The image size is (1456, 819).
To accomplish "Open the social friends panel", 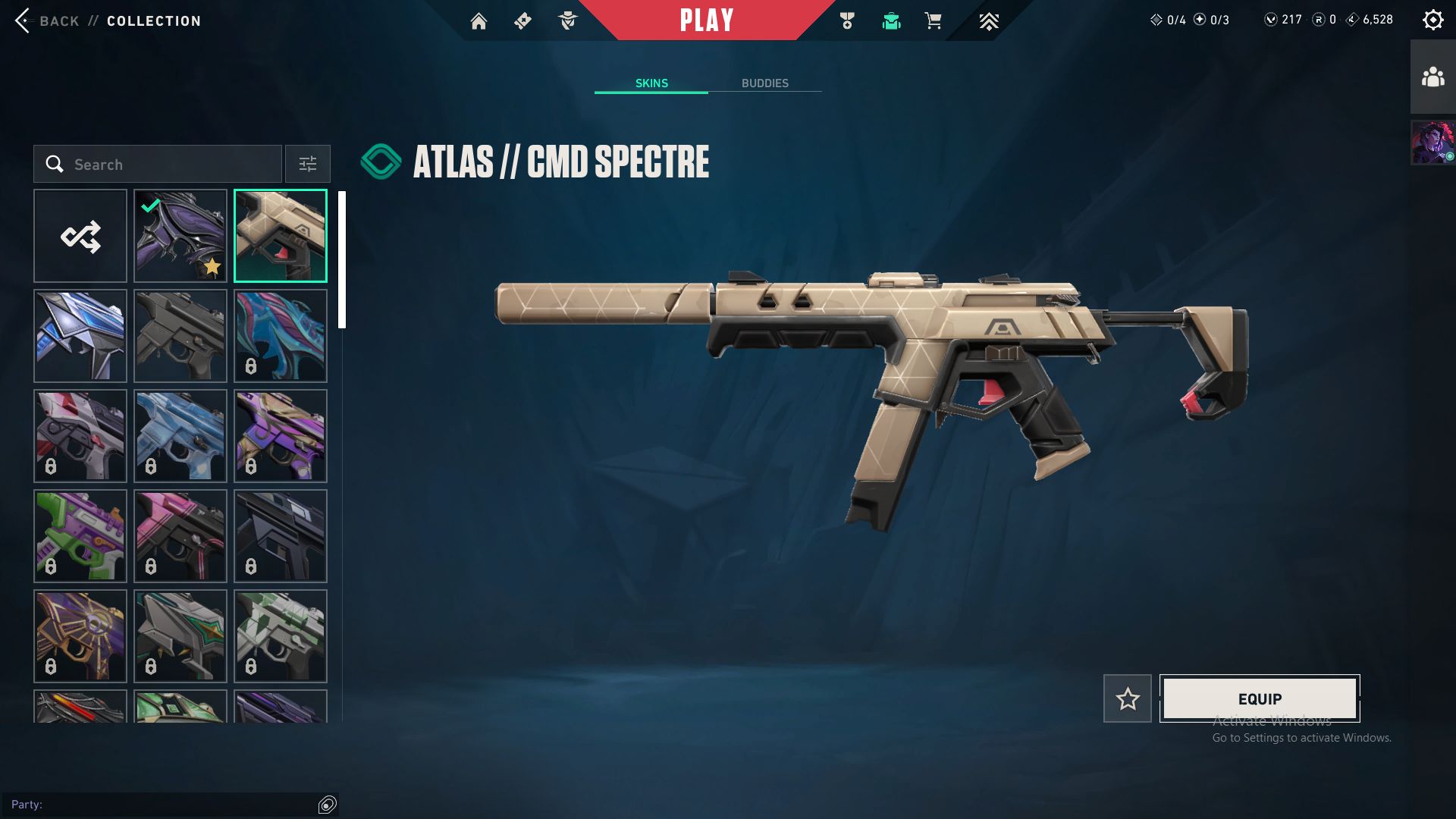I will (1432, 77).
